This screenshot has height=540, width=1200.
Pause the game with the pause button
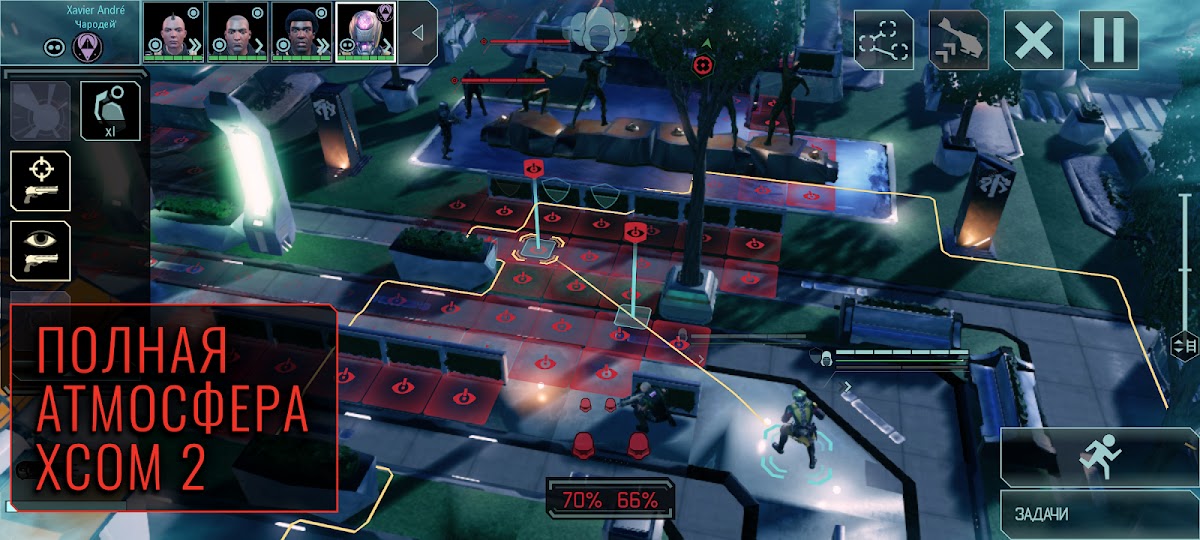[x=1108, y=40]
